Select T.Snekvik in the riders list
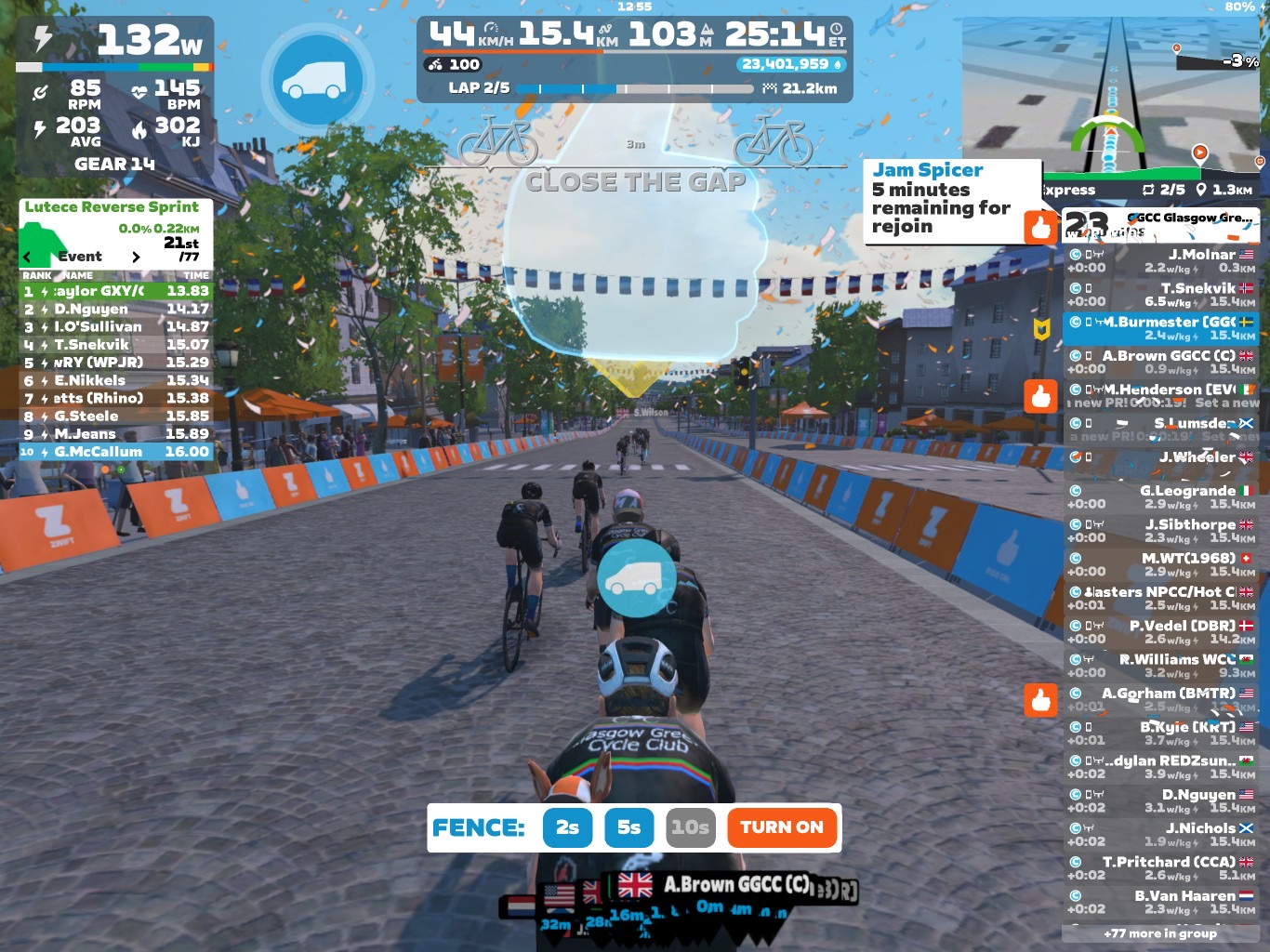The image size is (1270, 952). 1160,295
